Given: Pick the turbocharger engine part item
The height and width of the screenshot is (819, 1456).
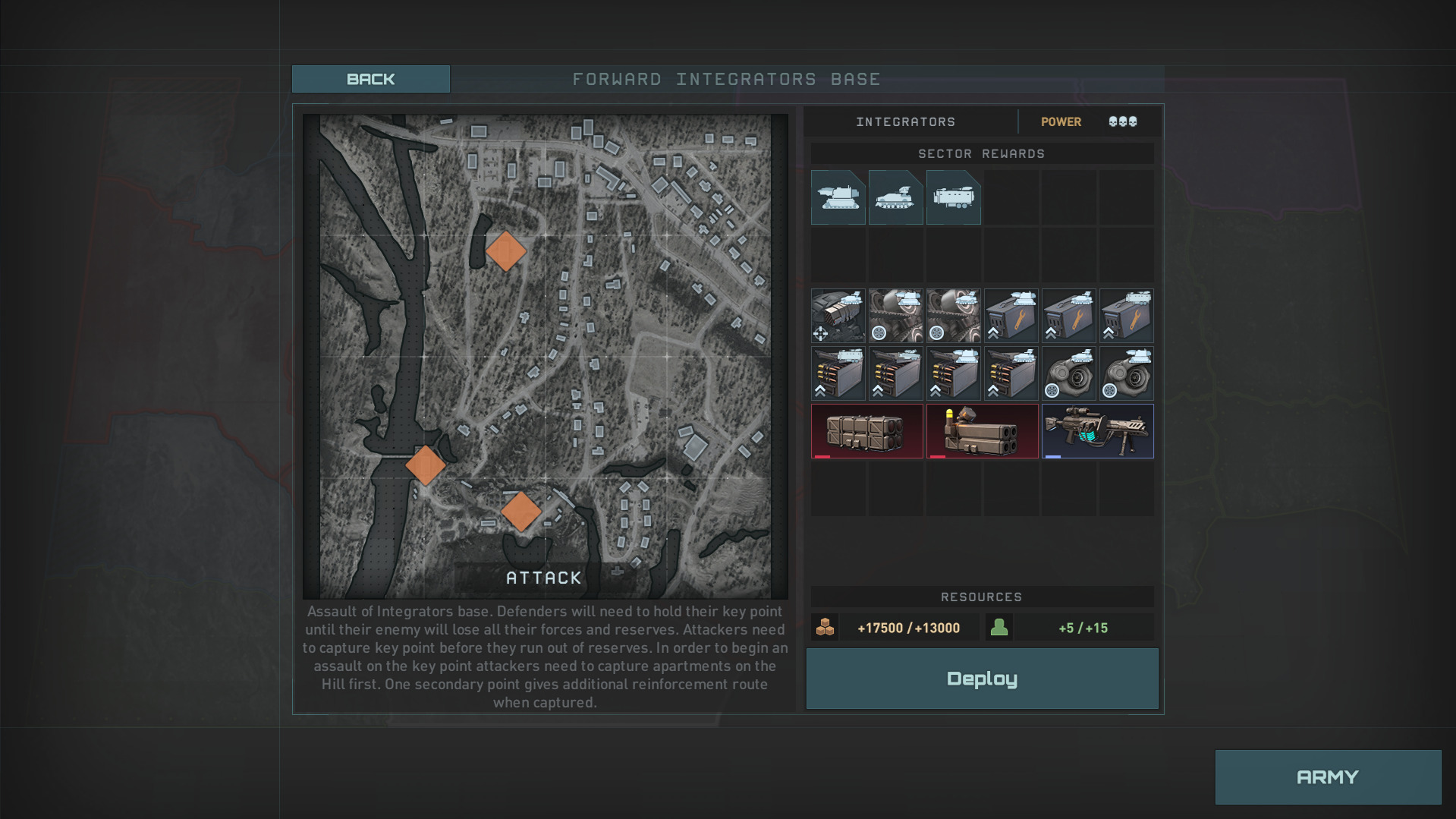Looking at the screenshot, I should pyautogui.click(x=1069, y=373).
